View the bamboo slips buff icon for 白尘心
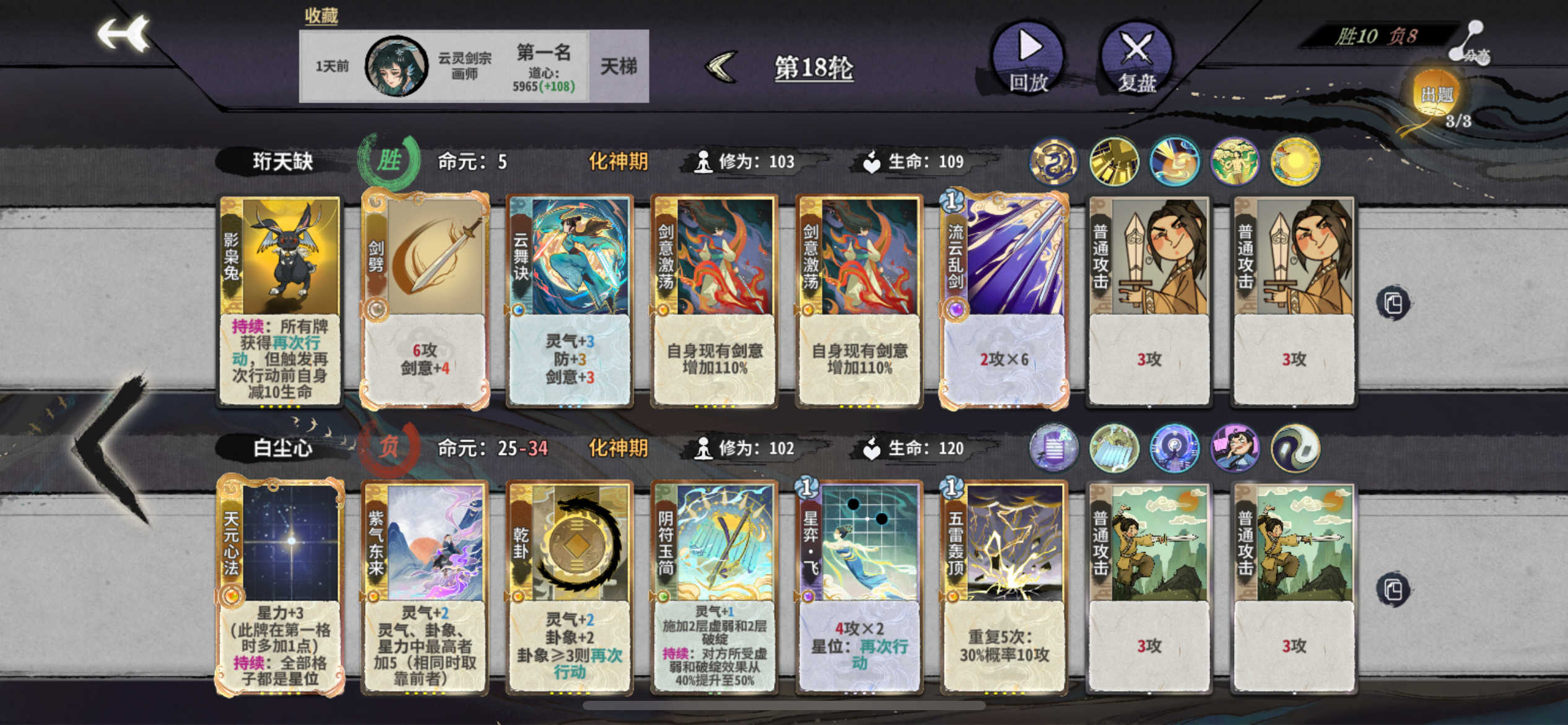The width and height of the screenshot is (1568, 725). point(1113,448)
